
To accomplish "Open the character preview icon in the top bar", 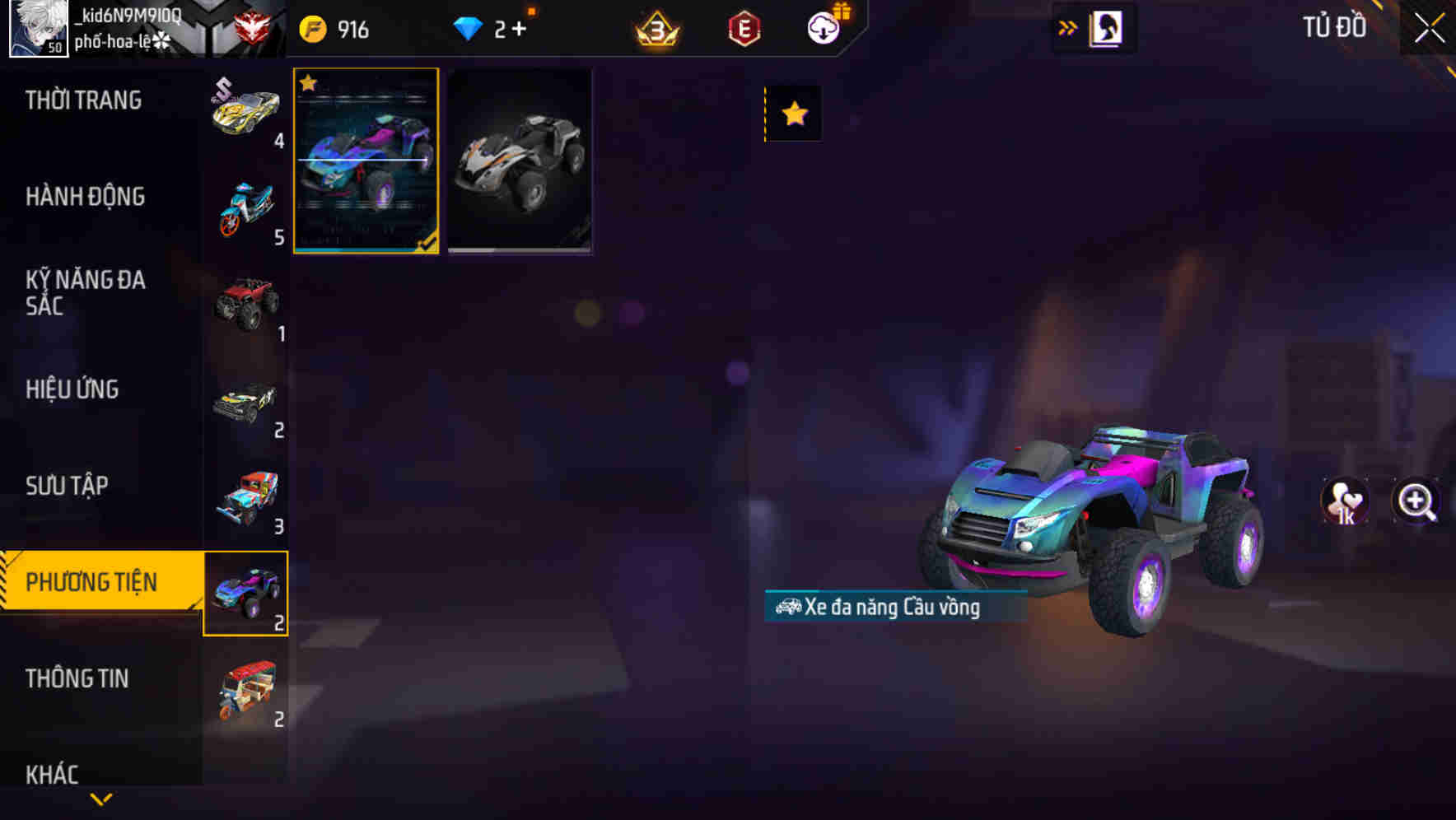I will (x=1104, y=27).
